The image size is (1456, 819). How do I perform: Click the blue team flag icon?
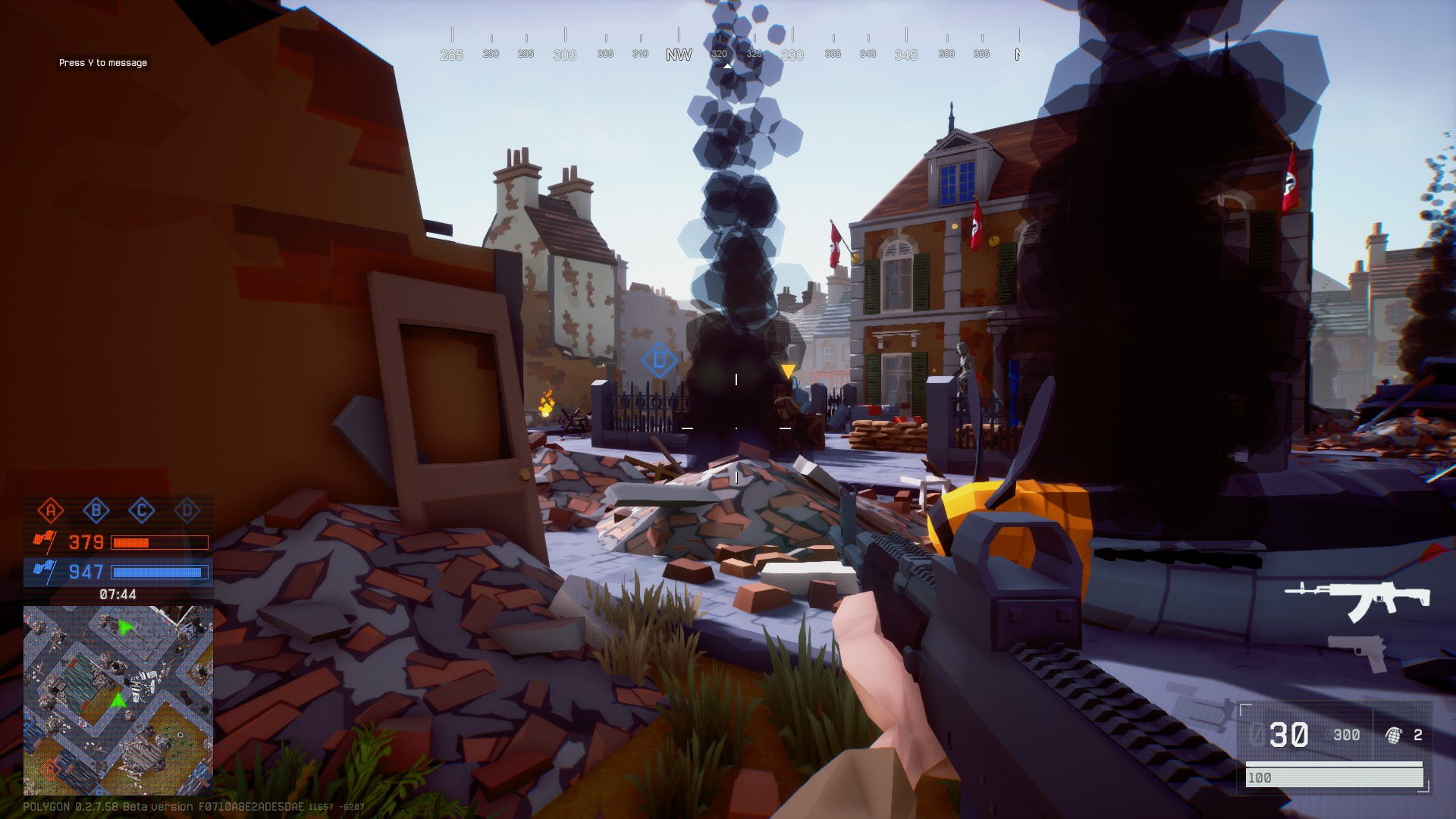pyautogui.click(x=45, y=573)
